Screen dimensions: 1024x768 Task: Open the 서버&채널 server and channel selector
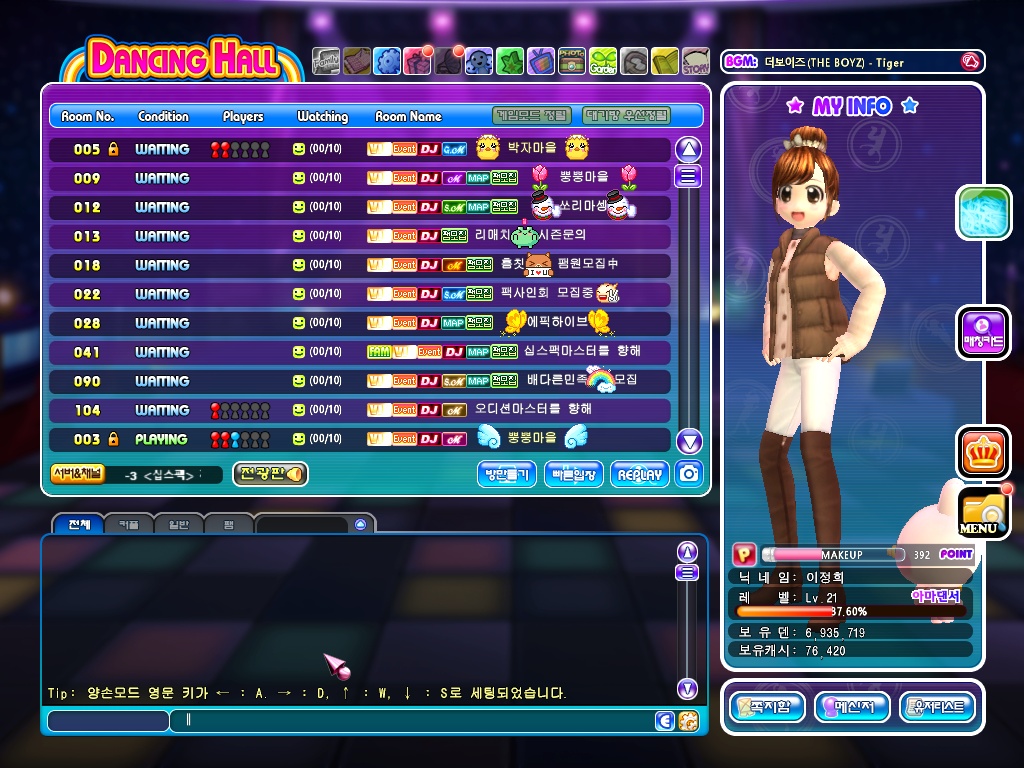tap(77, 474)
